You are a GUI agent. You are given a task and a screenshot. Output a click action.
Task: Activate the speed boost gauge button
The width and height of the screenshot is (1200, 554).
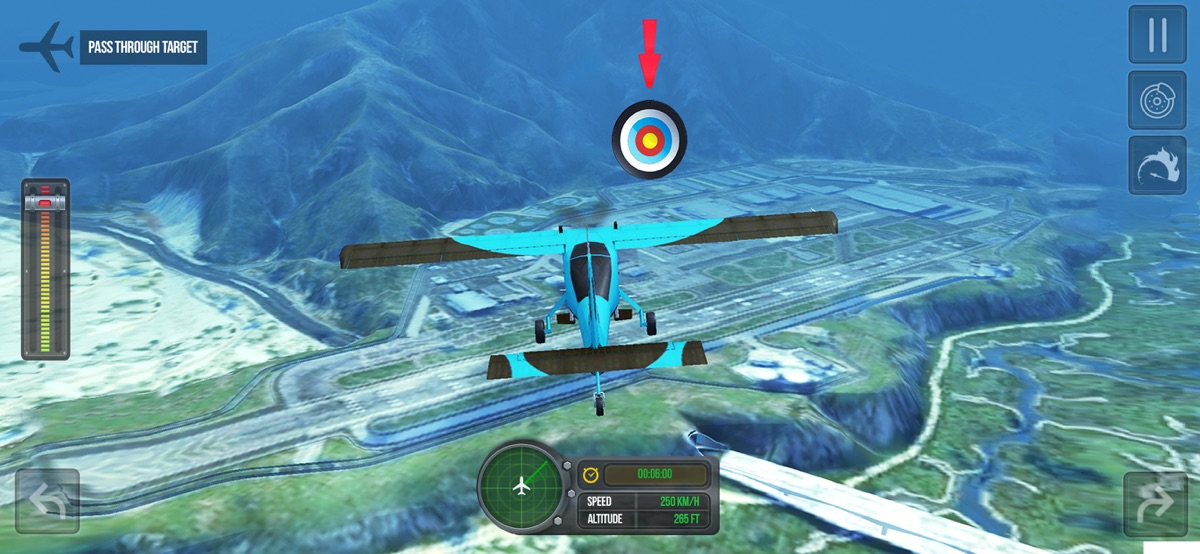tap(1157, 165)
